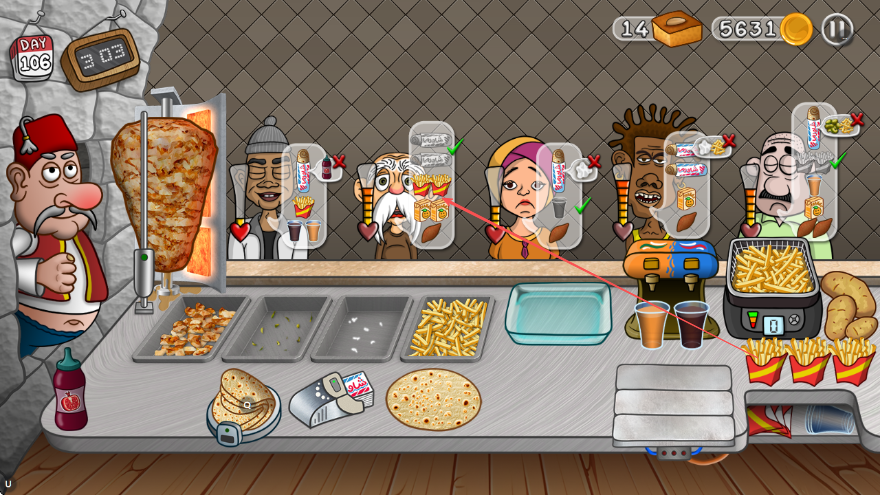Screen dimensions: 880x495
Task: Add potatoes from the potato pile
Action: 846,305
